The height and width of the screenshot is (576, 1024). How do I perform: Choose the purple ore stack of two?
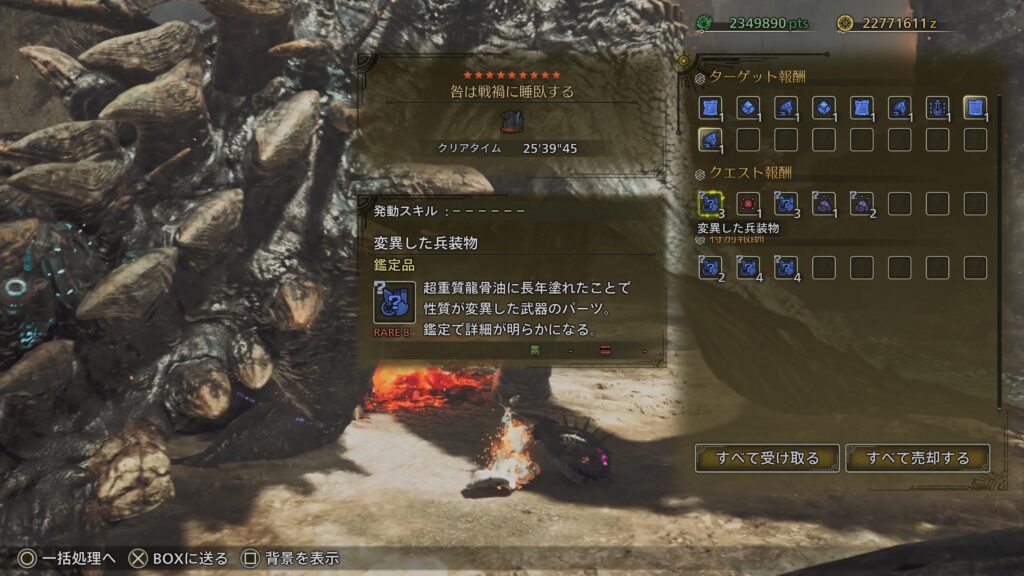click(861, 204)
